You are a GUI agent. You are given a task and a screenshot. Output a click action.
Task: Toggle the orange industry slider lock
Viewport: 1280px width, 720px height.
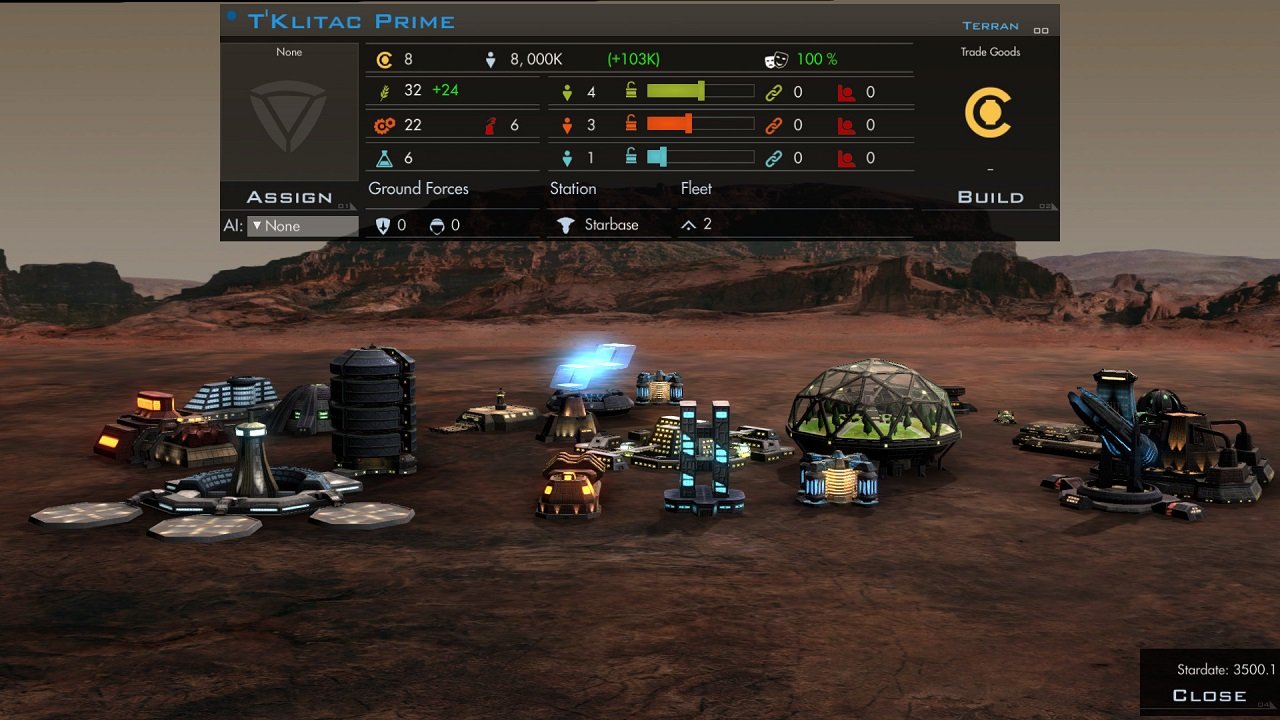pyautogui.click(x=631, y=125)
